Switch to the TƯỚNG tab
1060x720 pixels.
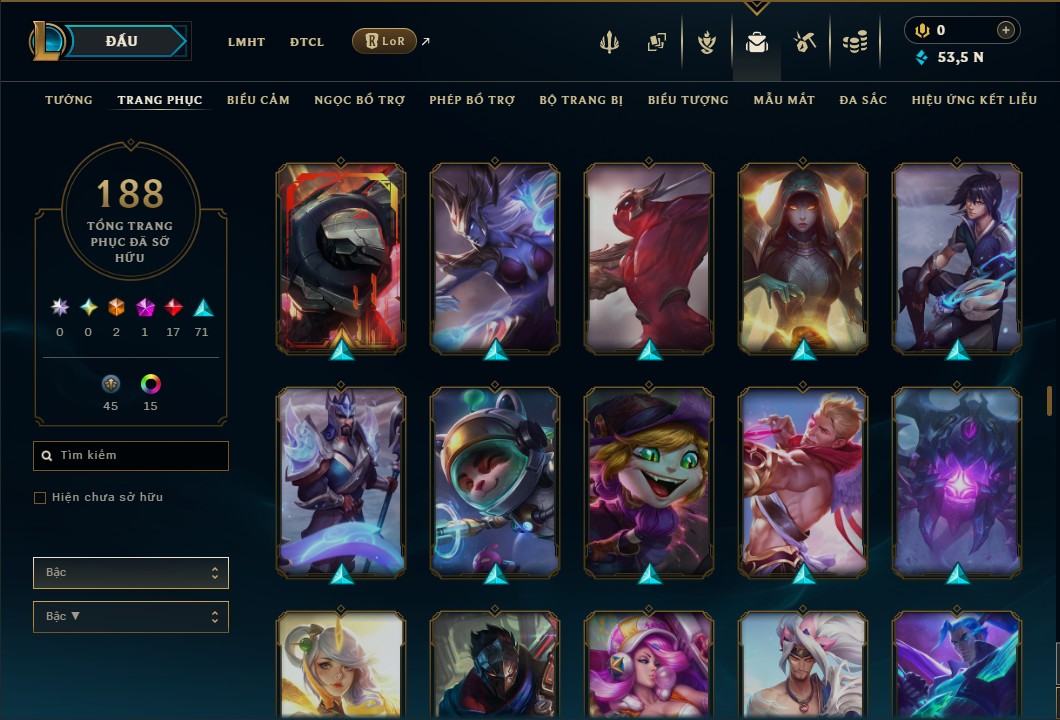(x=69, y=100)
